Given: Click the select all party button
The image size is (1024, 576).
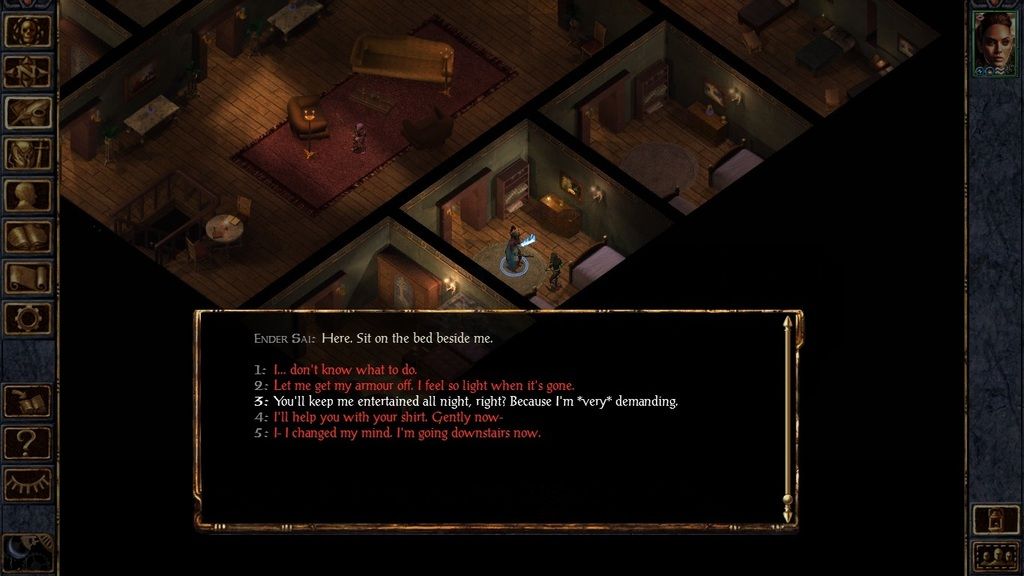Looking at the screenshot, I should point(995,556).
